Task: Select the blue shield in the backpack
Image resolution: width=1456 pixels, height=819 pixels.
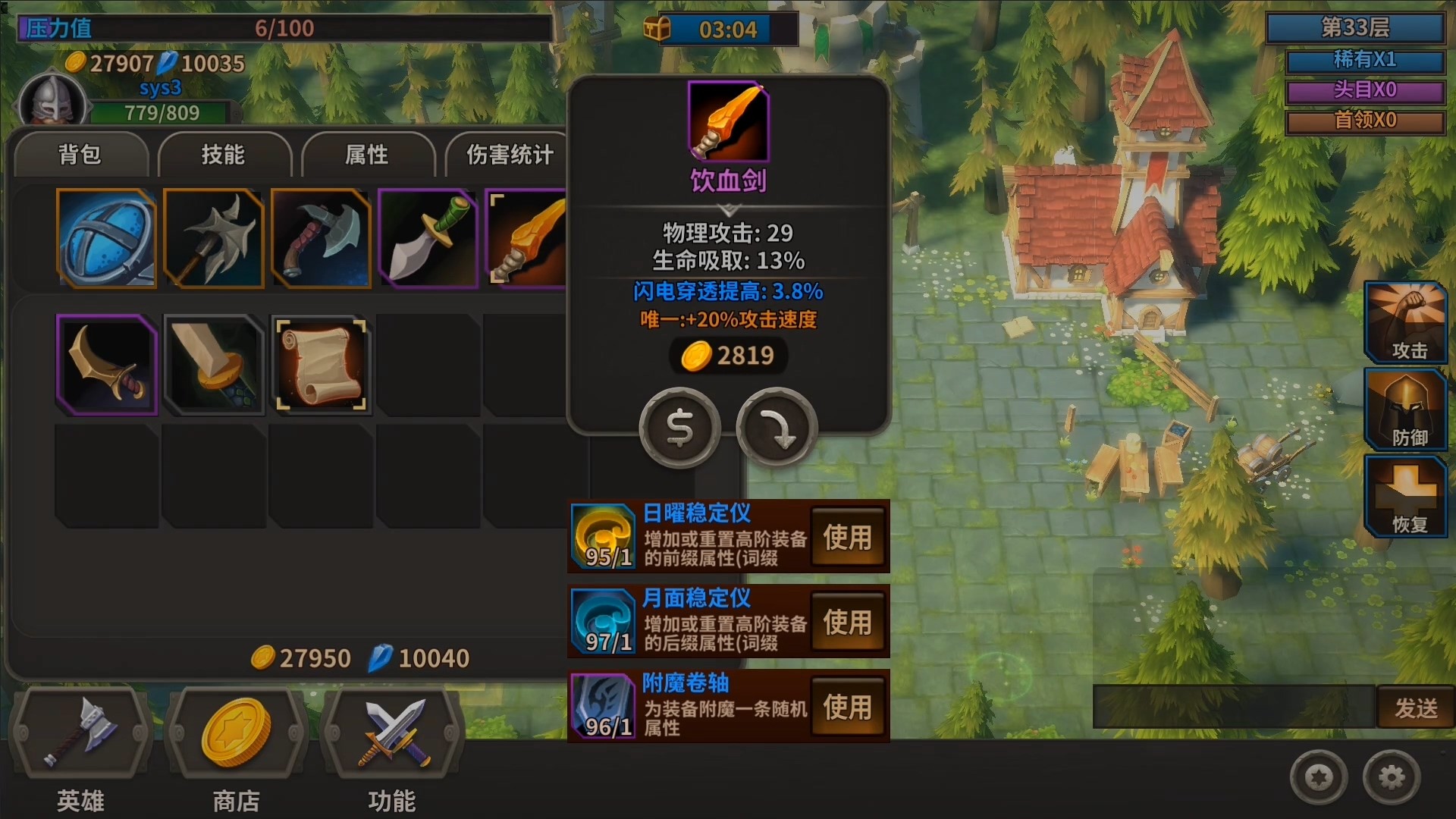Action: [x=106, y=238]
